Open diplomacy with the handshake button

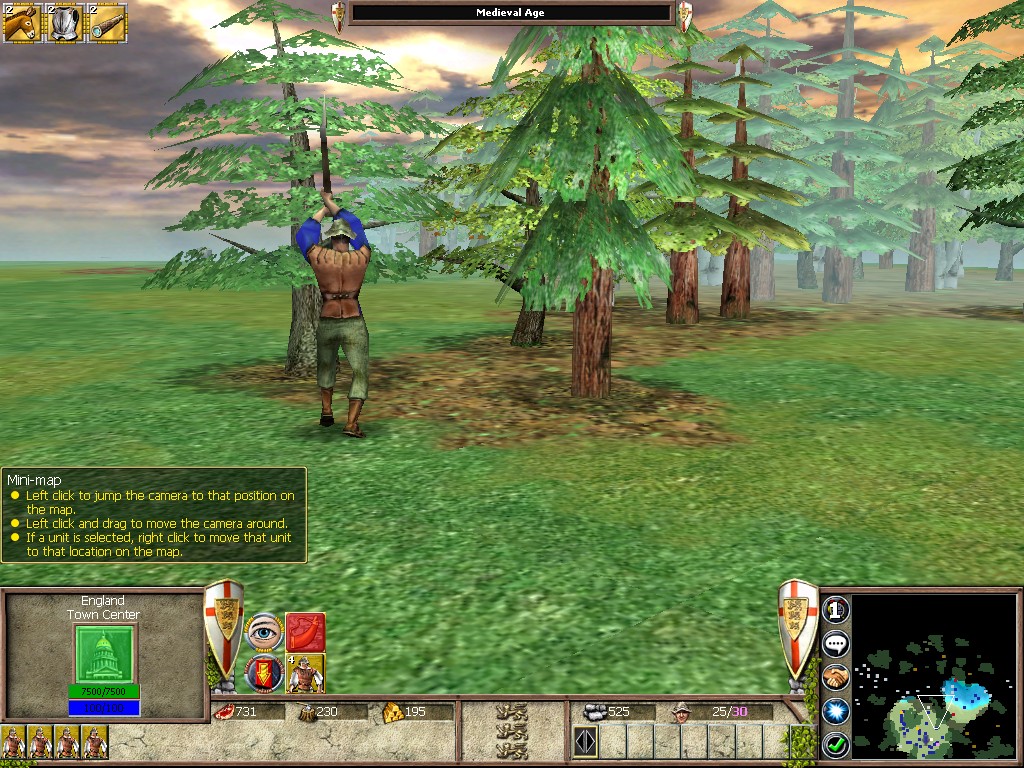click(836, 677)
